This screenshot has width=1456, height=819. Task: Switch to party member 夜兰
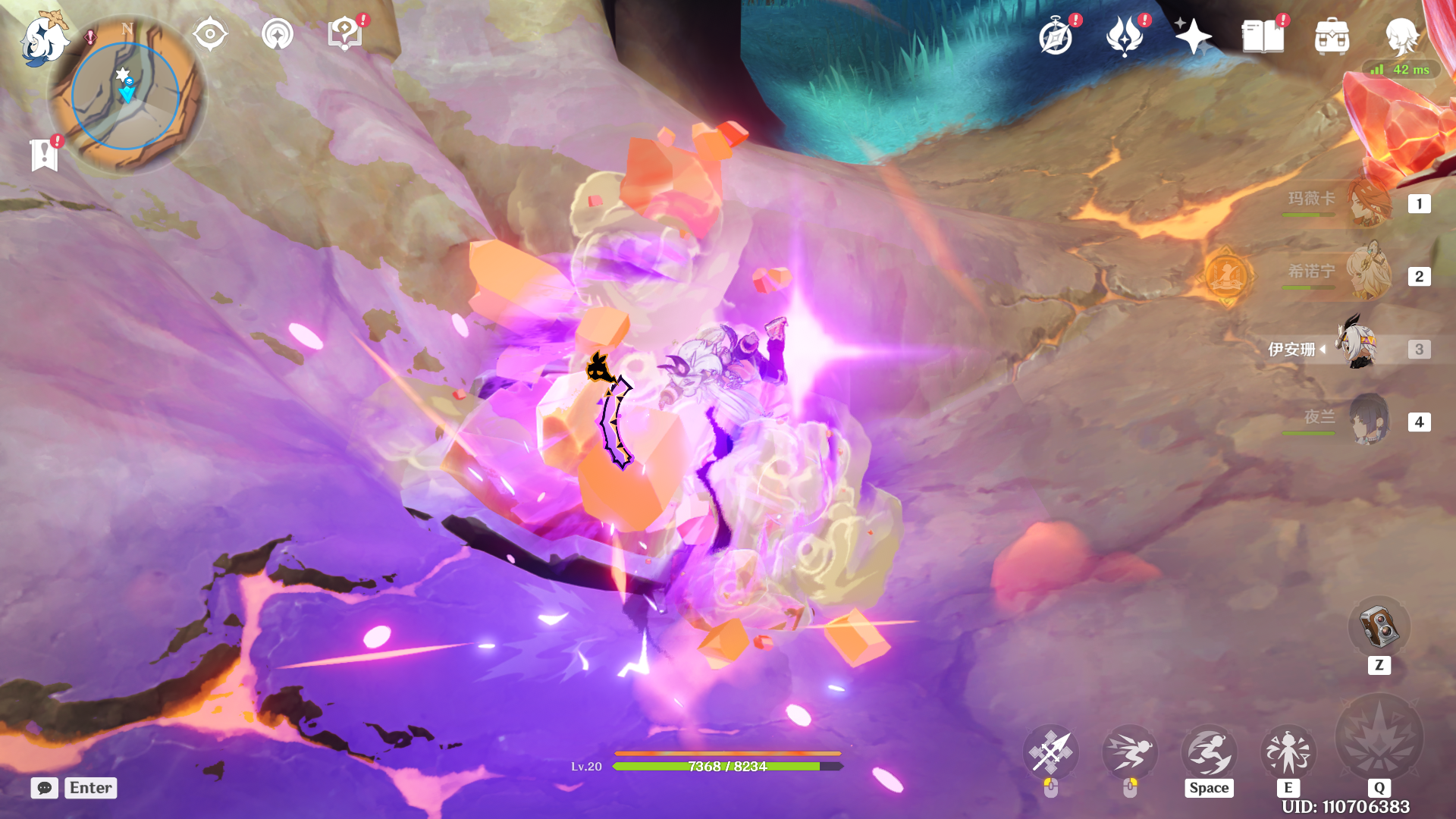click(1368, 419)
